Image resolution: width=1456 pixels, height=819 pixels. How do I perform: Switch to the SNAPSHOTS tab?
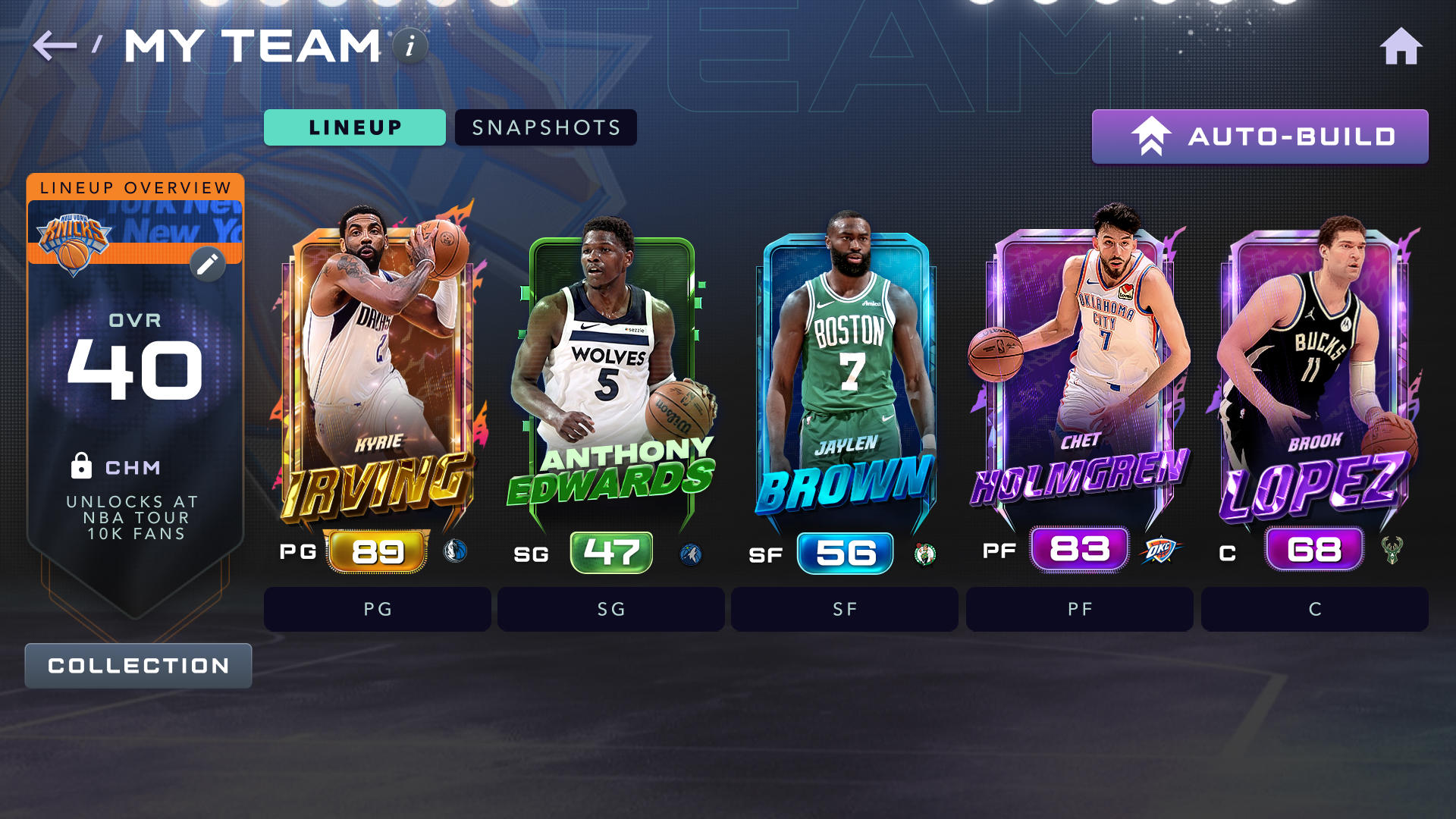pyautogui.click(x=545, y=127)
